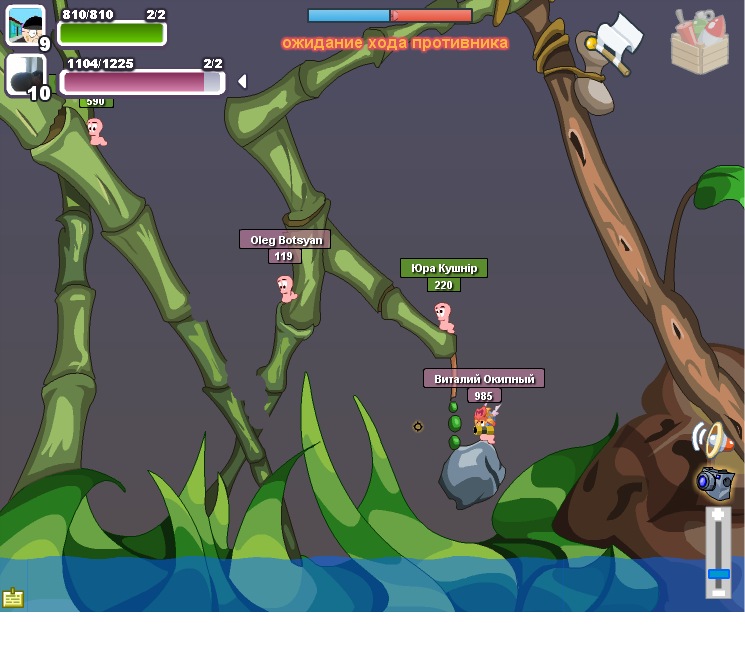
Task: Click the yellow notepad icon
Action: pos(13,598)
